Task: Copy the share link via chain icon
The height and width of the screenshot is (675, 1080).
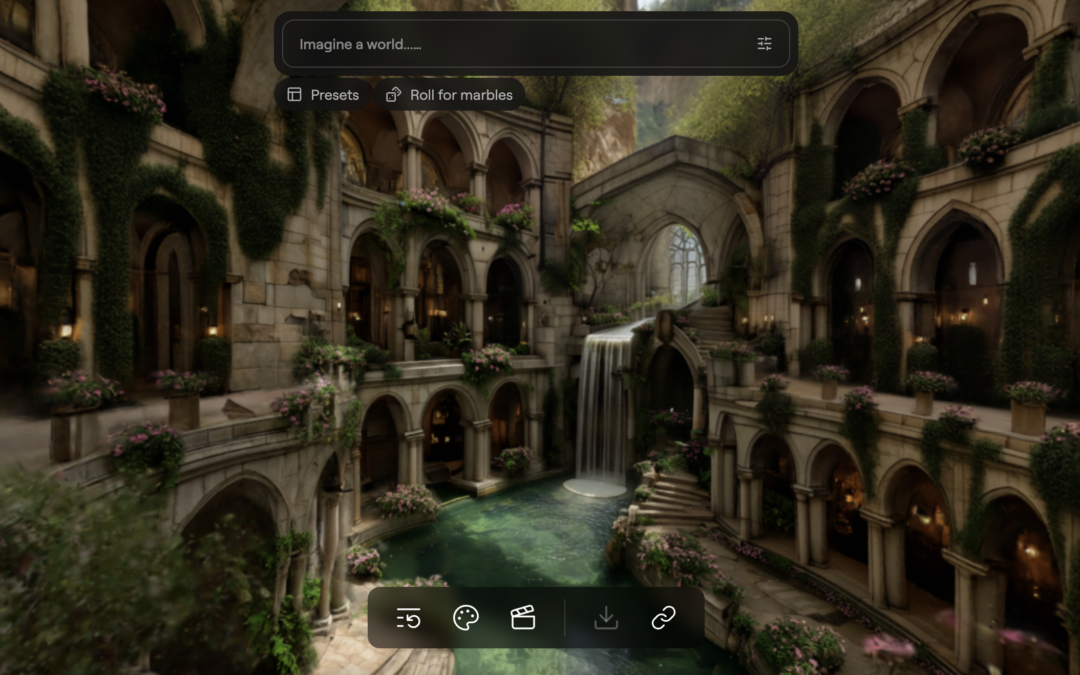Action: click(x=664, y=618)
